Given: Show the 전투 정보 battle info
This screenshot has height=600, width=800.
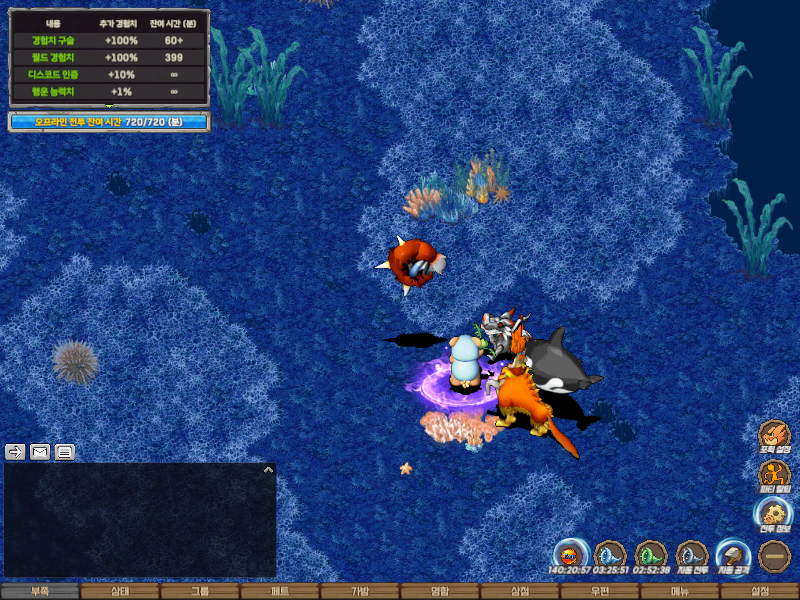Looking at the screenshot, I should tap(774, 513).
